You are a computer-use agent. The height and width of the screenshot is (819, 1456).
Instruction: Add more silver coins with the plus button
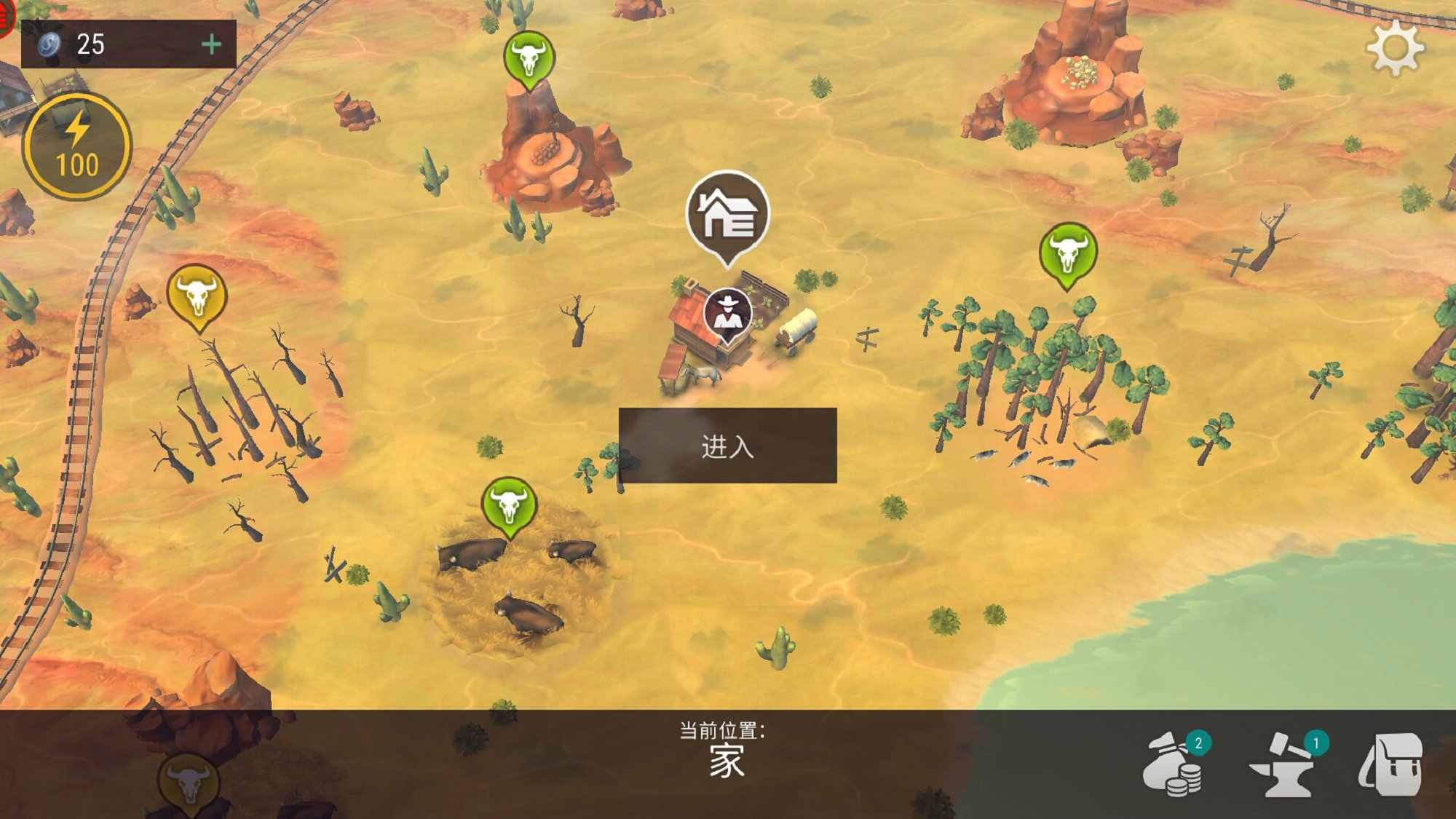(x=211, y=44)
